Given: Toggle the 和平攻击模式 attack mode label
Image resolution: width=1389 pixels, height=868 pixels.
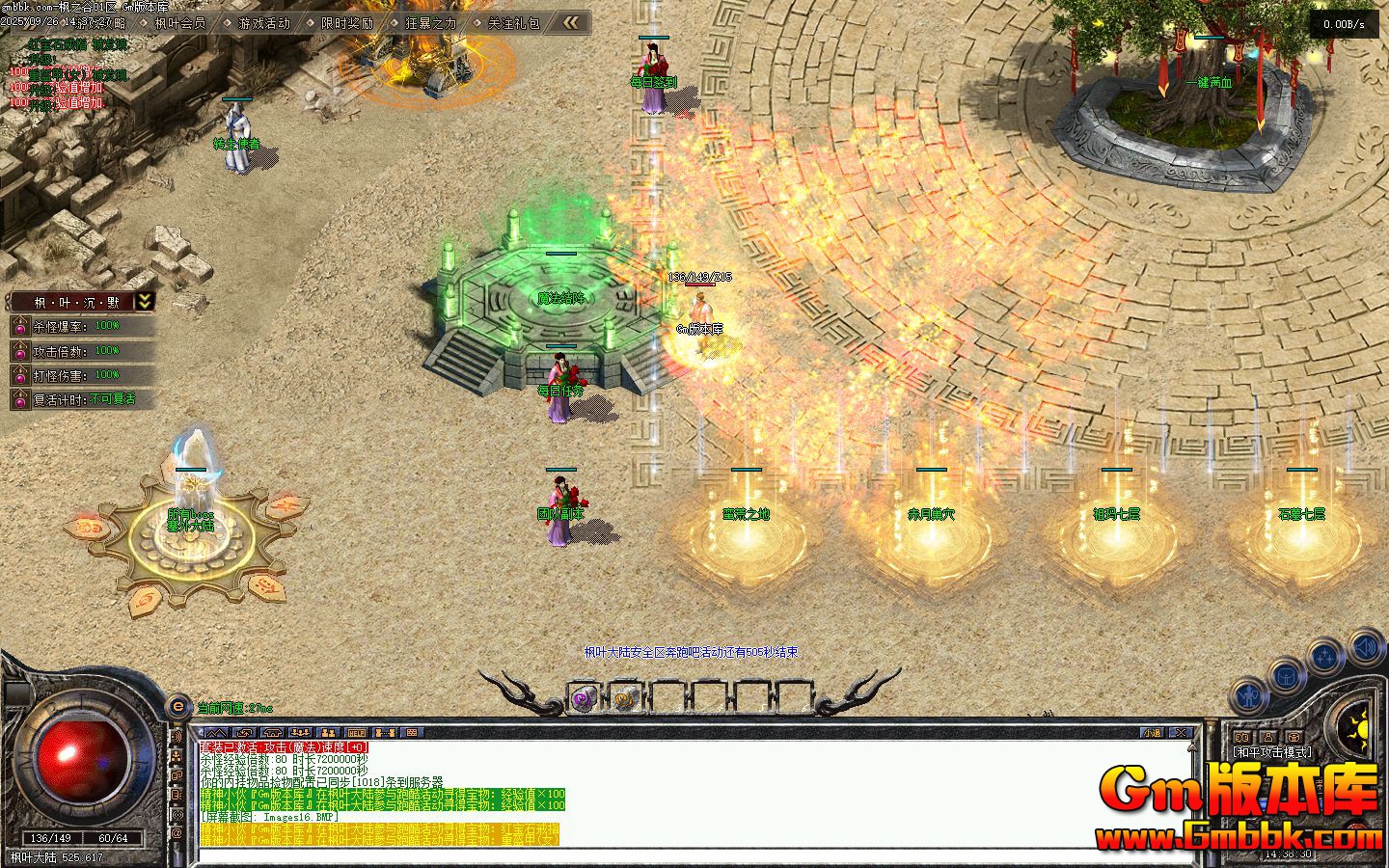Looking at the screenshot, I should 1272,751.
